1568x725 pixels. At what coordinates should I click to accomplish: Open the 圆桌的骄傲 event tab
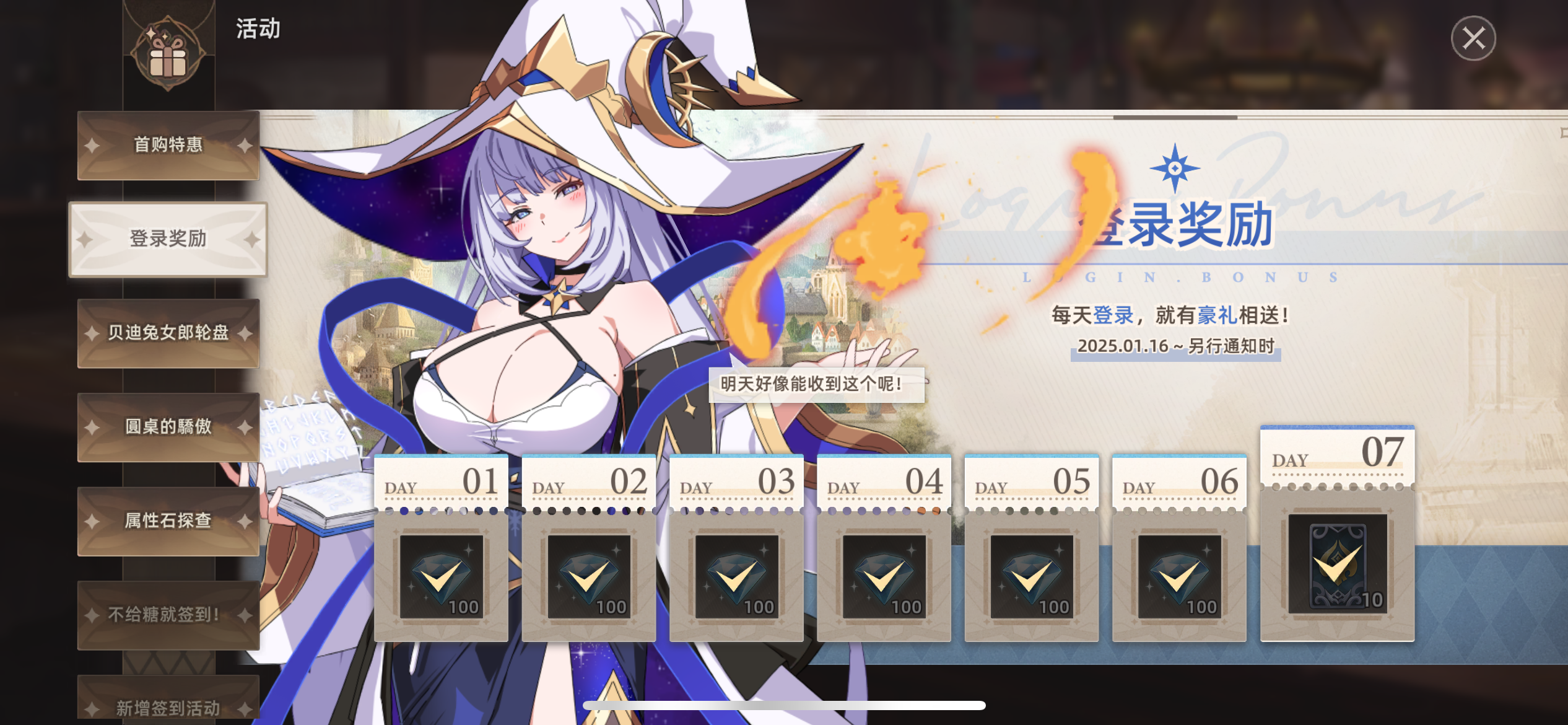click(168, 426)
